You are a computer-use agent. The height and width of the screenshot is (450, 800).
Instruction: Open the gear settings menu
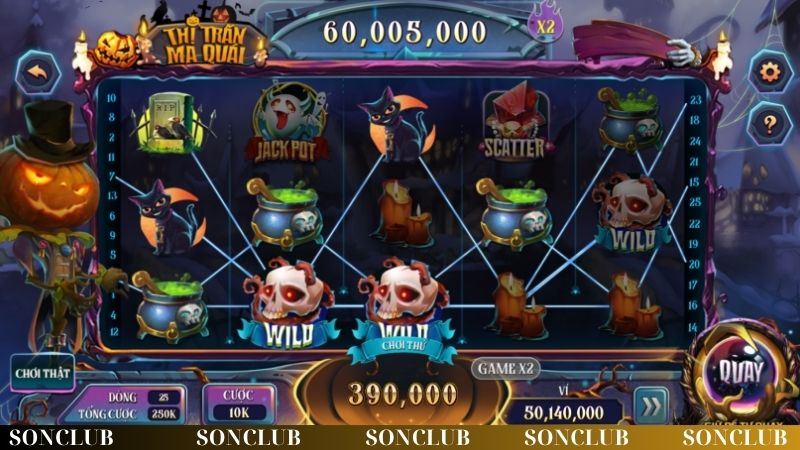point(770,72)
